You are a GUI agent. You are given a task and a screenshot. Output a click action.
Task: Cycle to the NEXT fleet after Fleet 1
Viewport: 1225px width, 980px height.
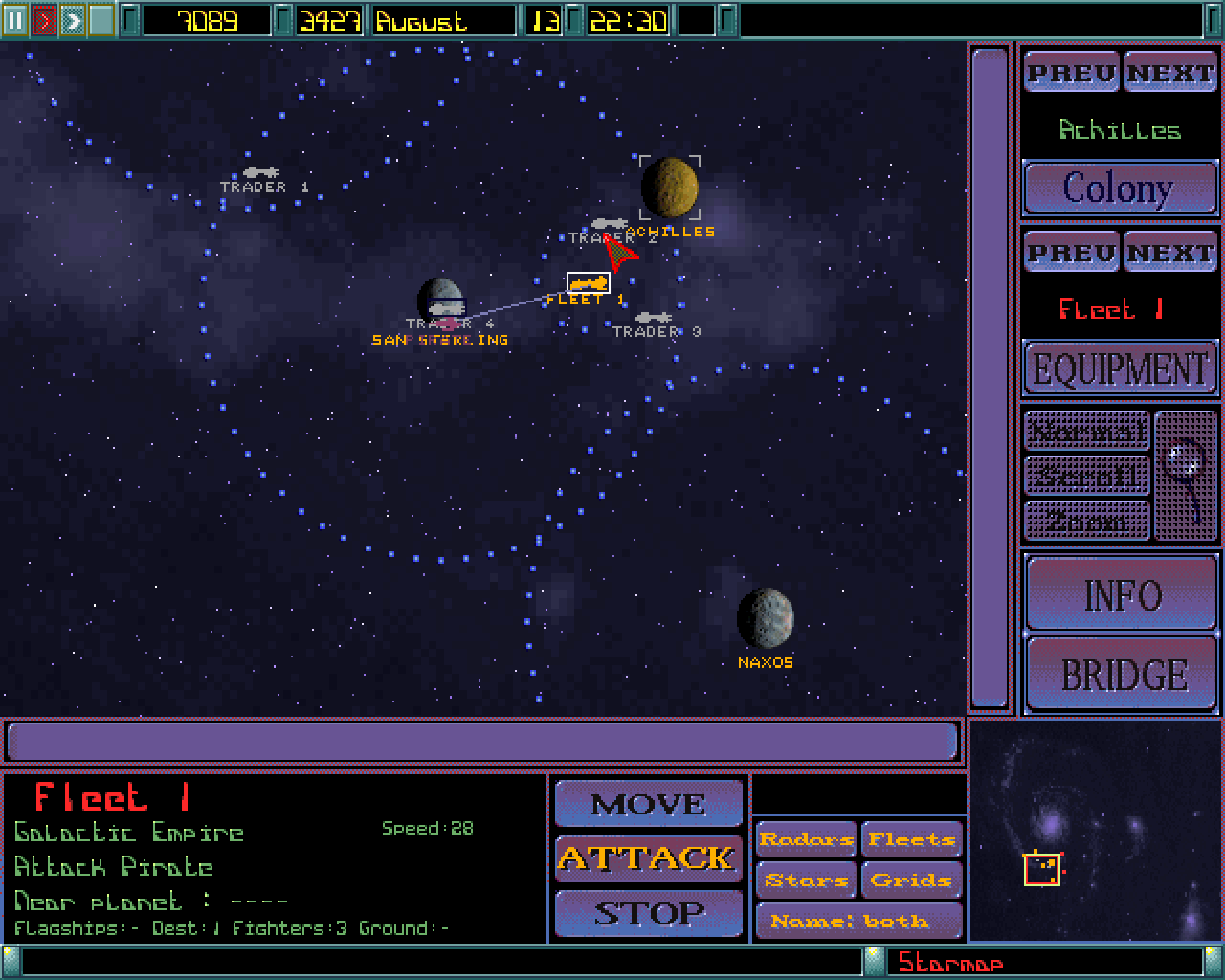1169,254
